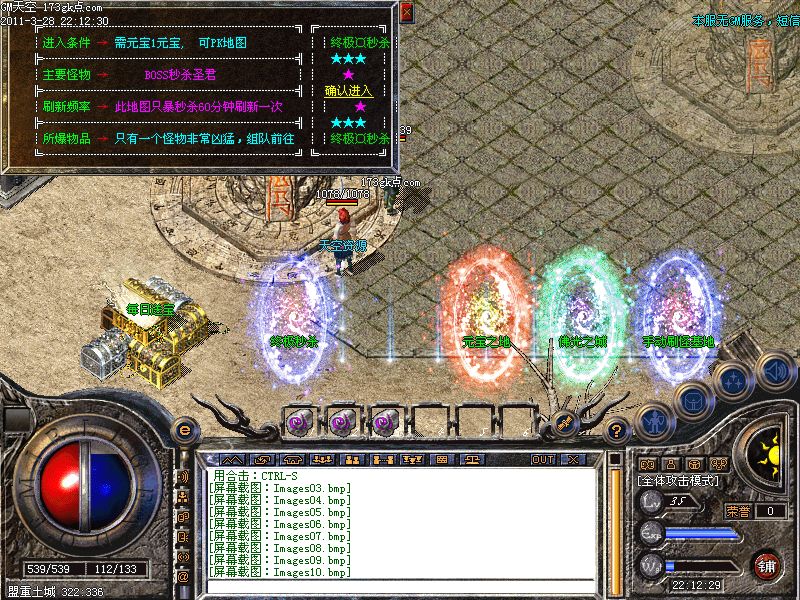Open the character figure round button
Viewport: 800px width, 600px height.
coord(653,421)
